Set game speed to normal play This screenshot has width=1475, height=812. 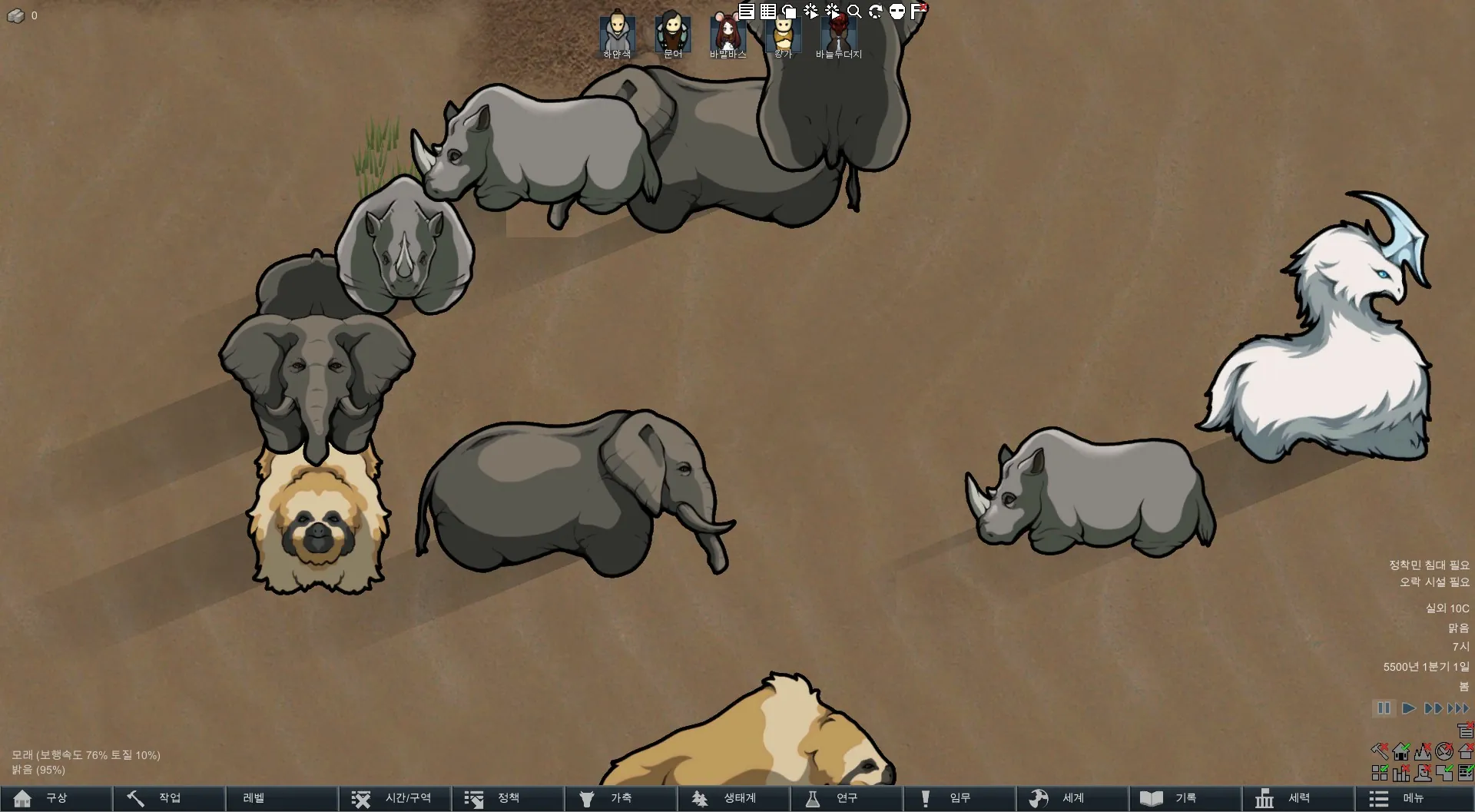point(1408,708)
